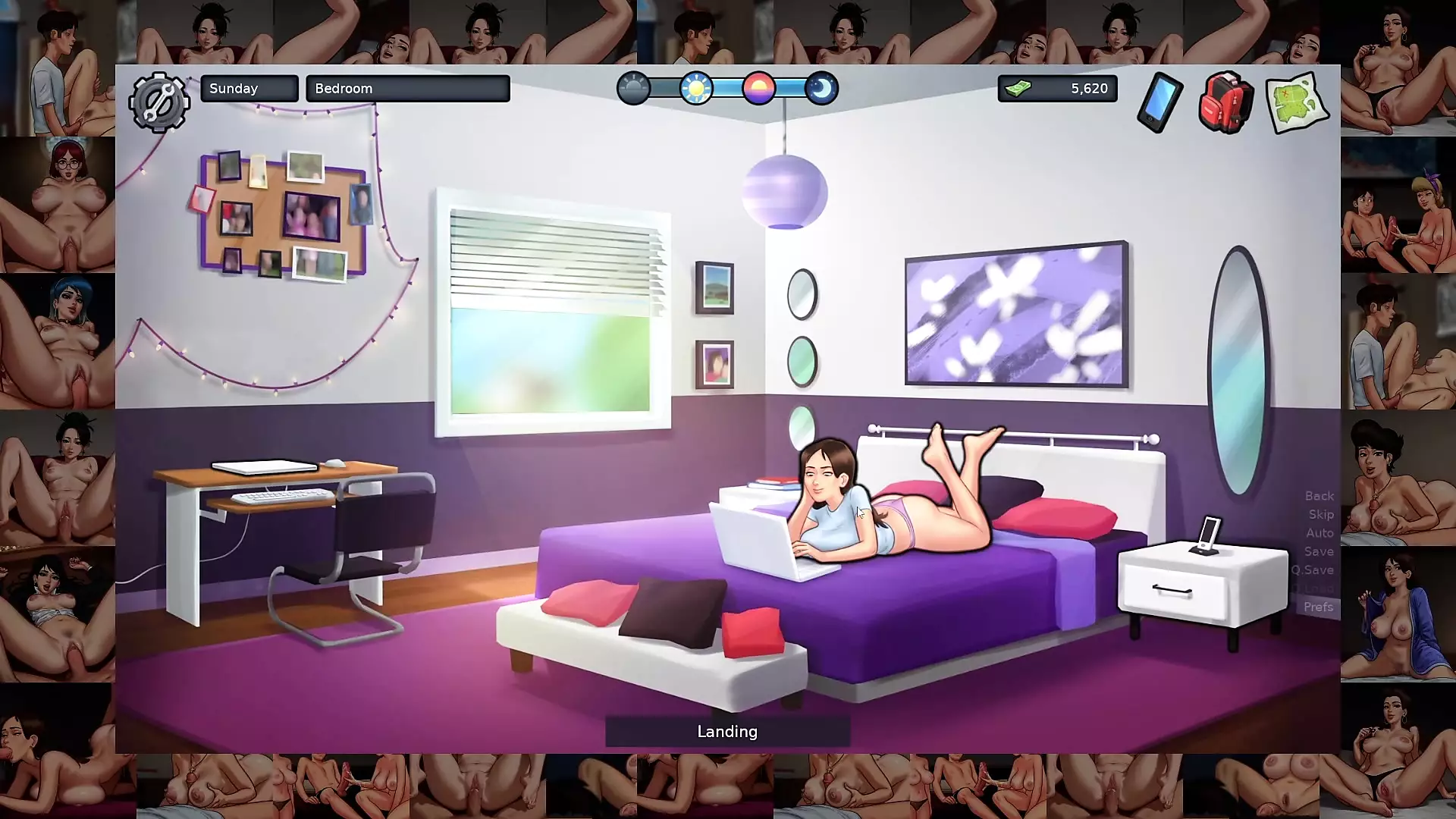
Task: Open the Save menu entry
Action: coord(1319,551)
